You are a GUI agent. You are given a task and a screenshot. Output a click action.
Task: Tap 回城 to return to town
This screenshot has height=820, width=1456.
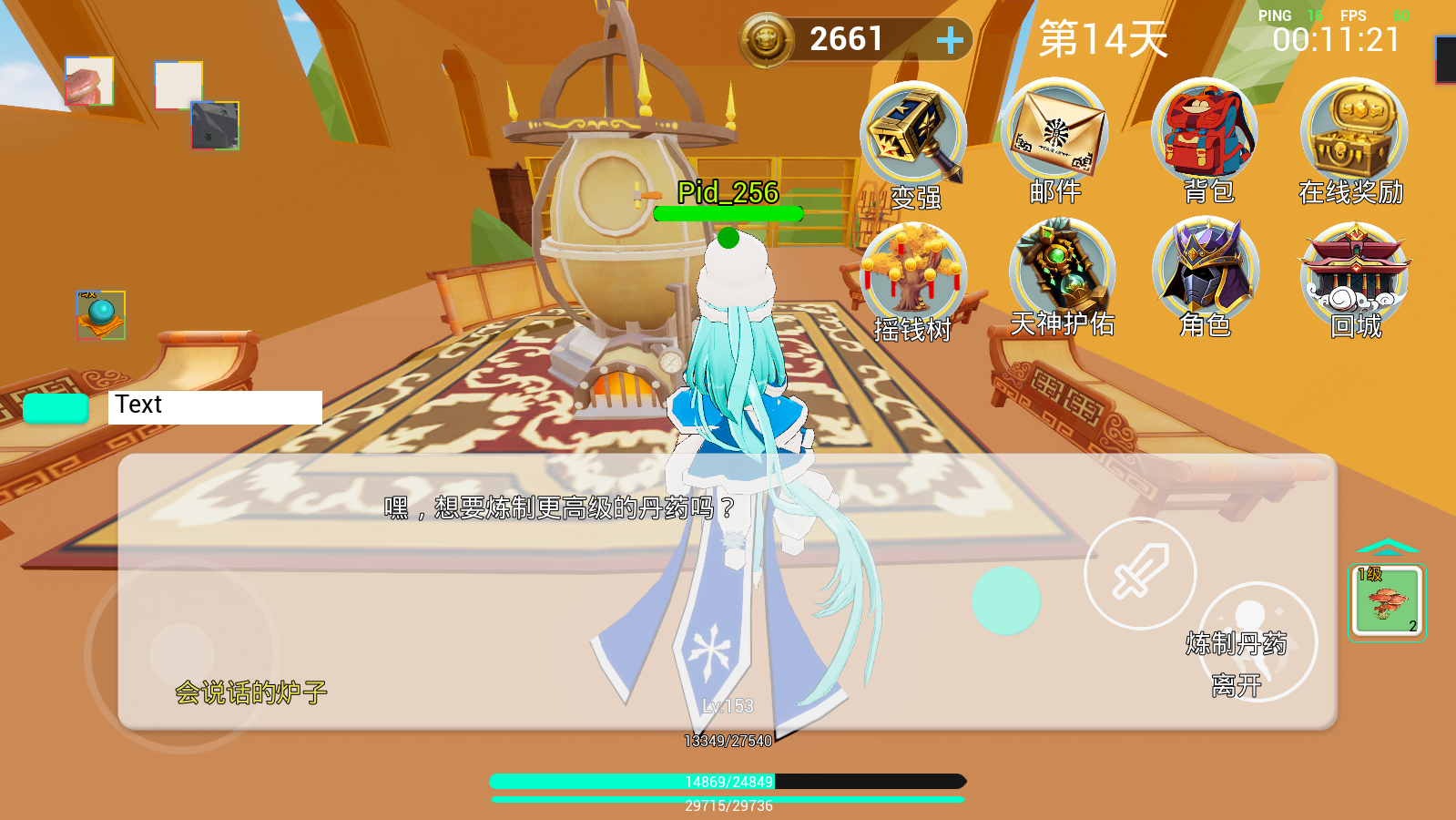click(x=1356, y=272)
